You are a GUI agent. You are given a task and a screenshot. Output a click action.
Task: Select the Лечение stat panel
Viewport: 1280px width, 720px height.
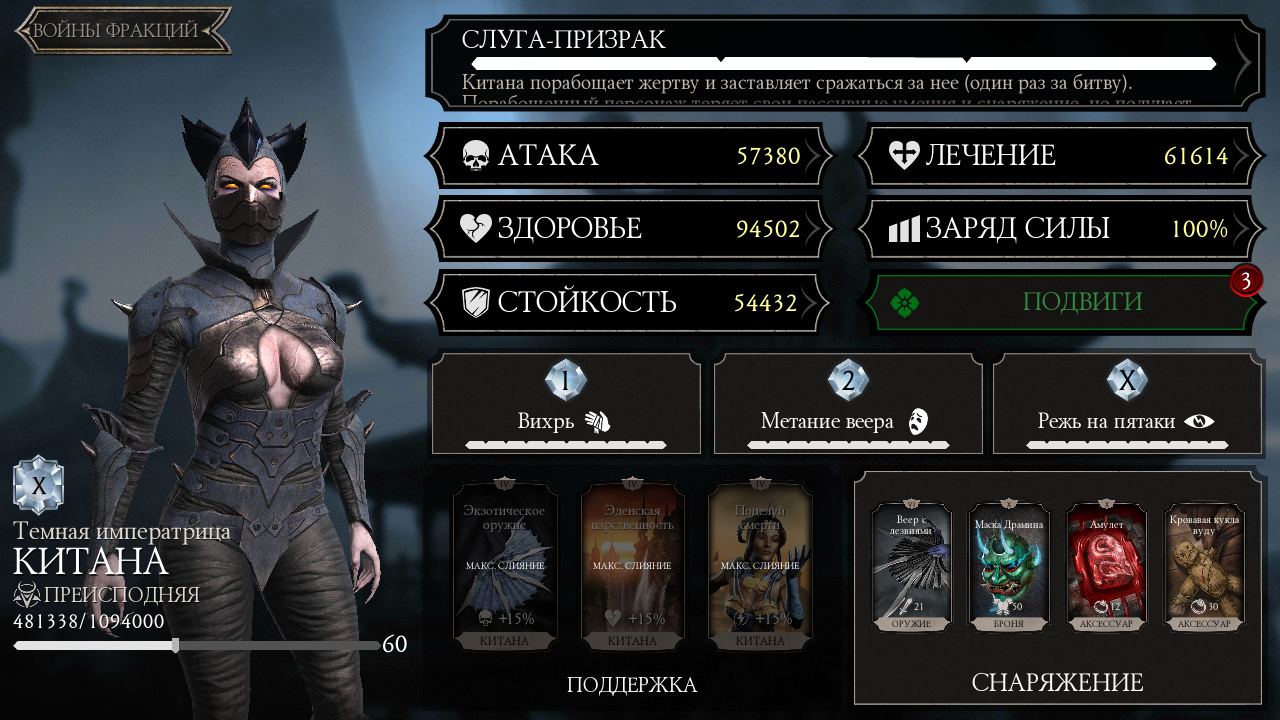pyautogui.click(x=1056, y=156)
